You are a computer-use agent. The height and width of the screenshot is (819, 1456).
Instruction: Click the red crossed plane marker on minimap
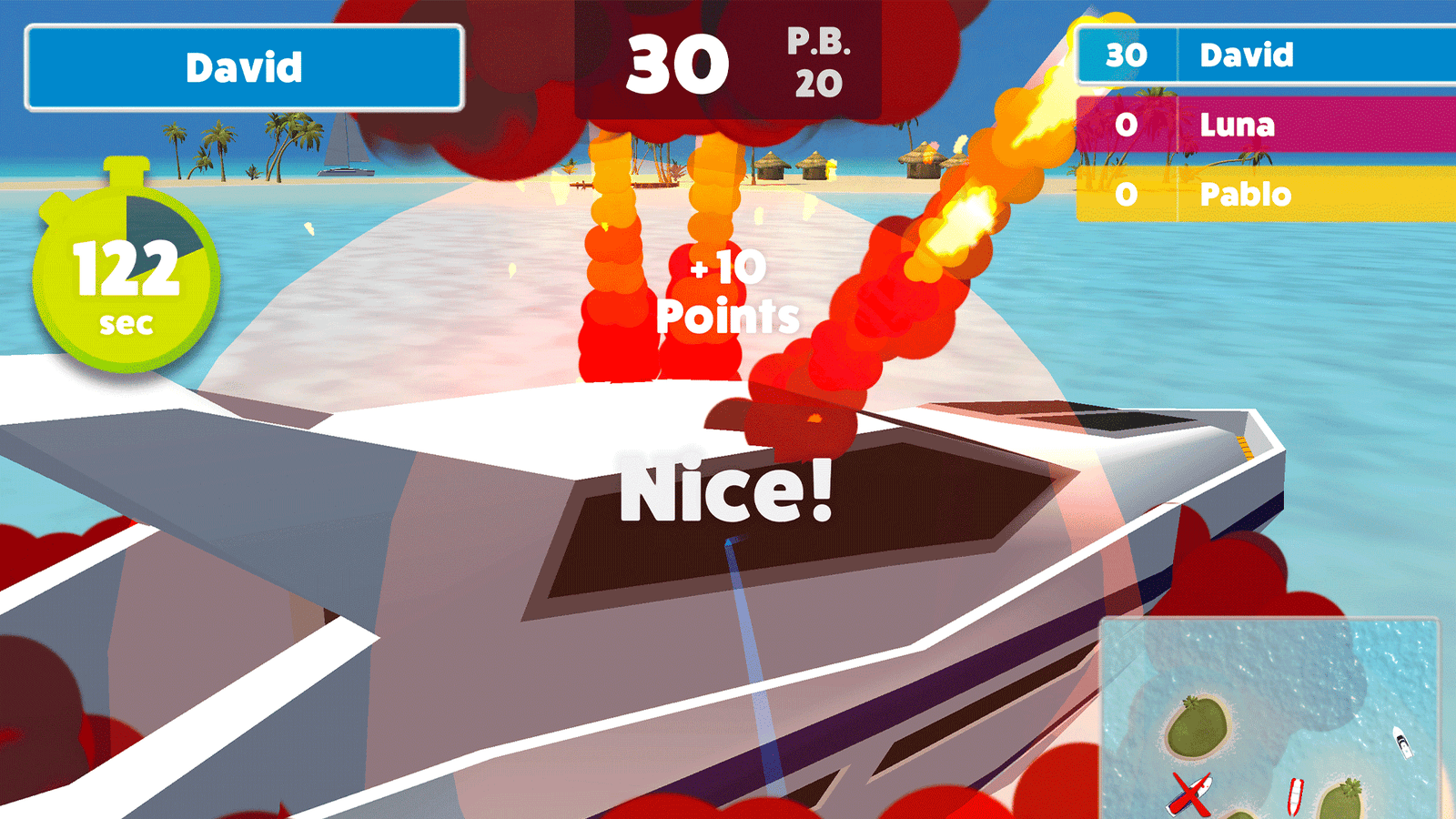pyautogui.click(x=1190, y=794)
